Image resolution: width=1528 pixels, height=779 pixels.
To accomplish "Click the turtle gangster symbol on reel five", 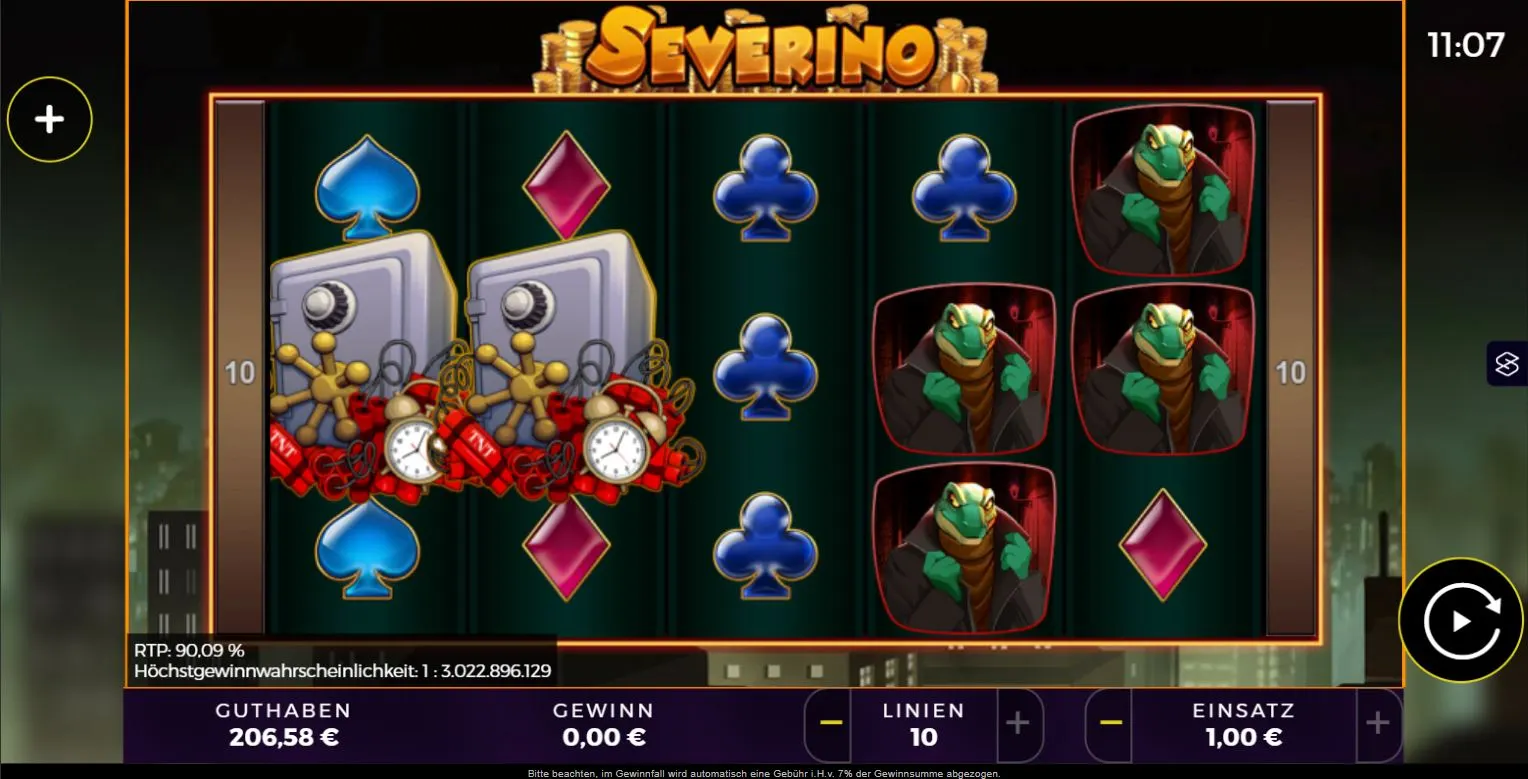I will [x=1162, y=190].
